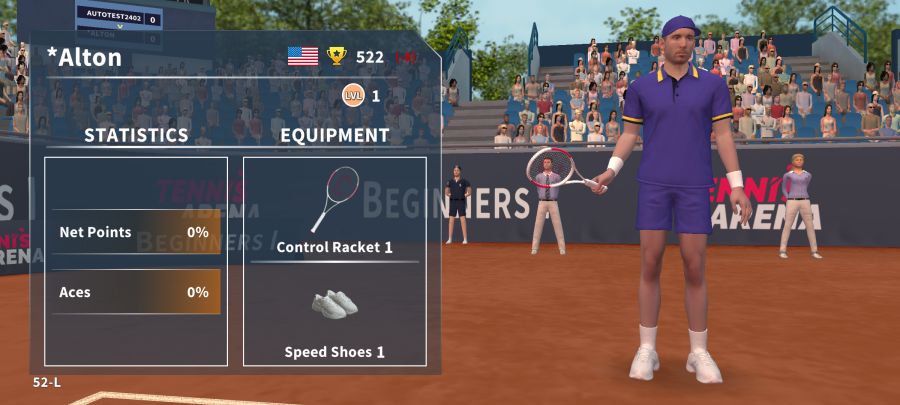
Task: Click the orange LVL badge
Action: point(352,96)
